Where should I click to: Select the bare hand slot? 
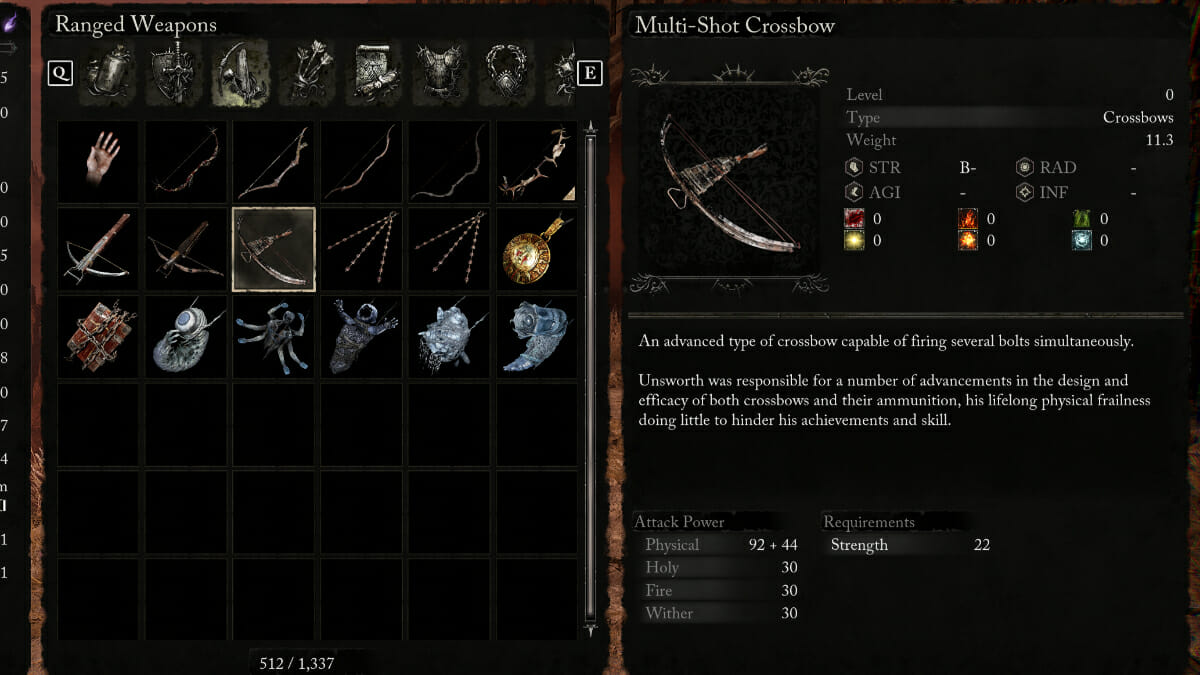(98, 162)
